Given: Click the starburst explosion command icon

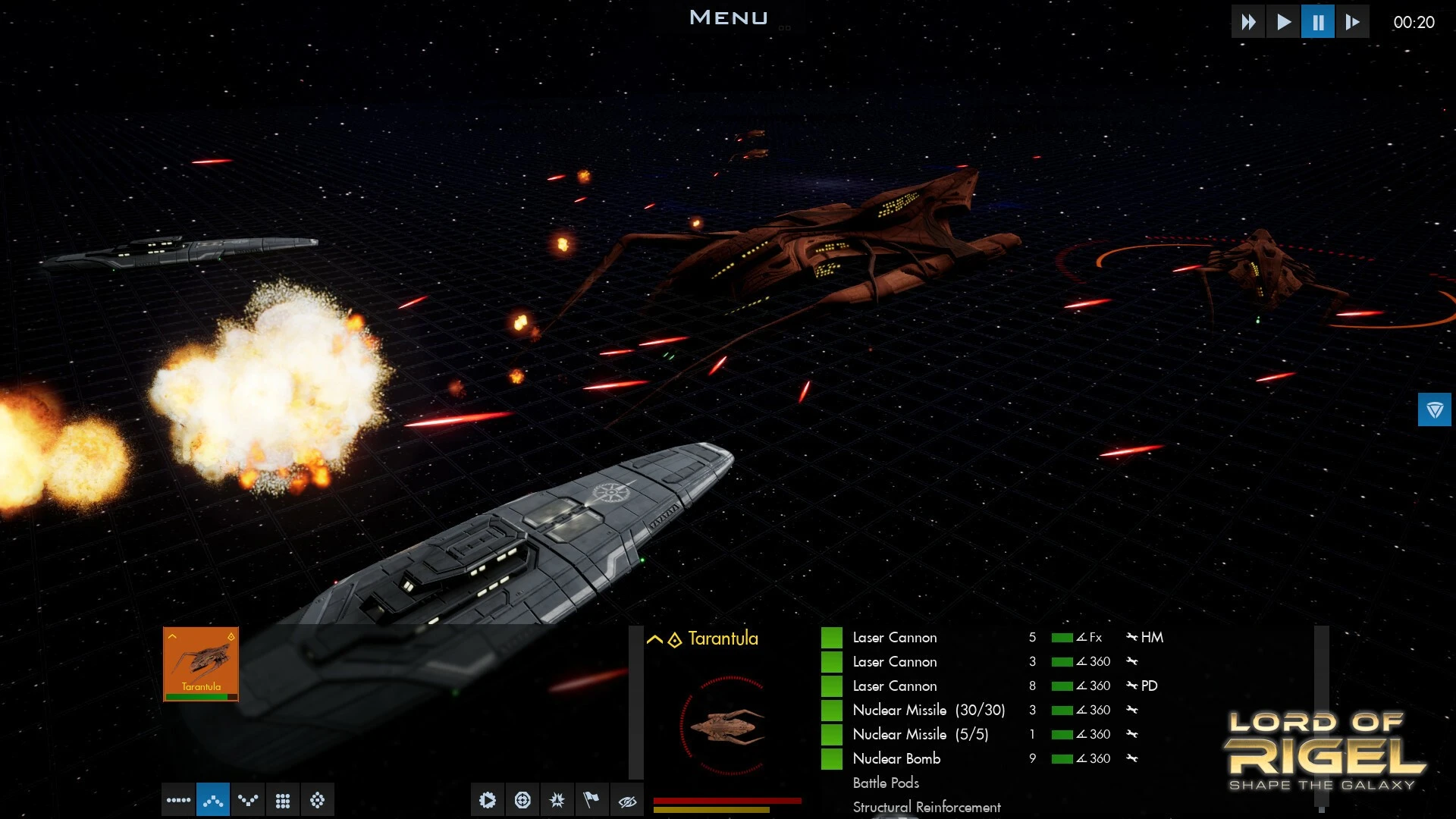Looking at the screenshot, I should (557, 800).
